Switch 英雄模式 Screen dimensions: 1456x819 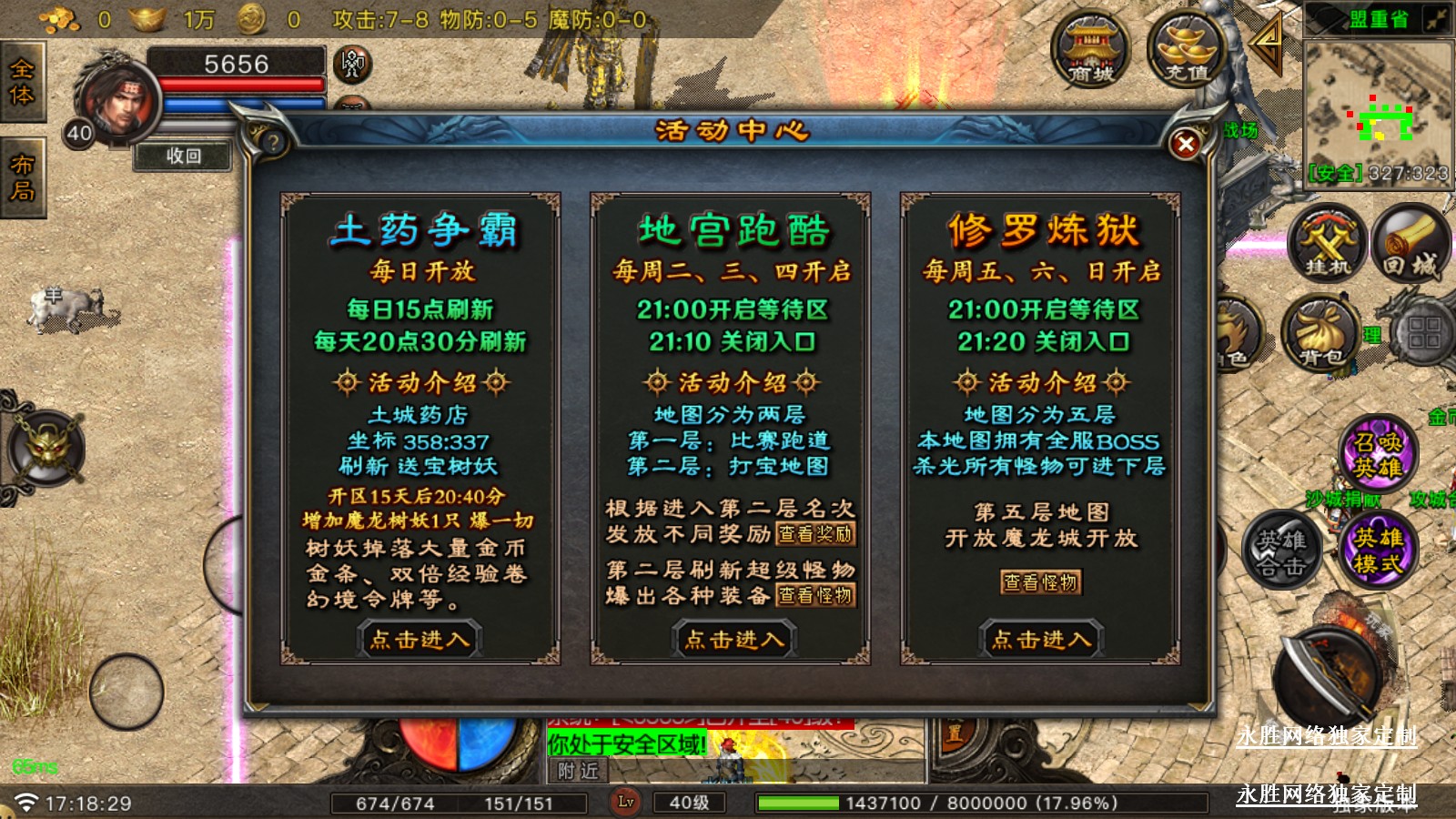pyautogui.click(x=1377, y=550)
